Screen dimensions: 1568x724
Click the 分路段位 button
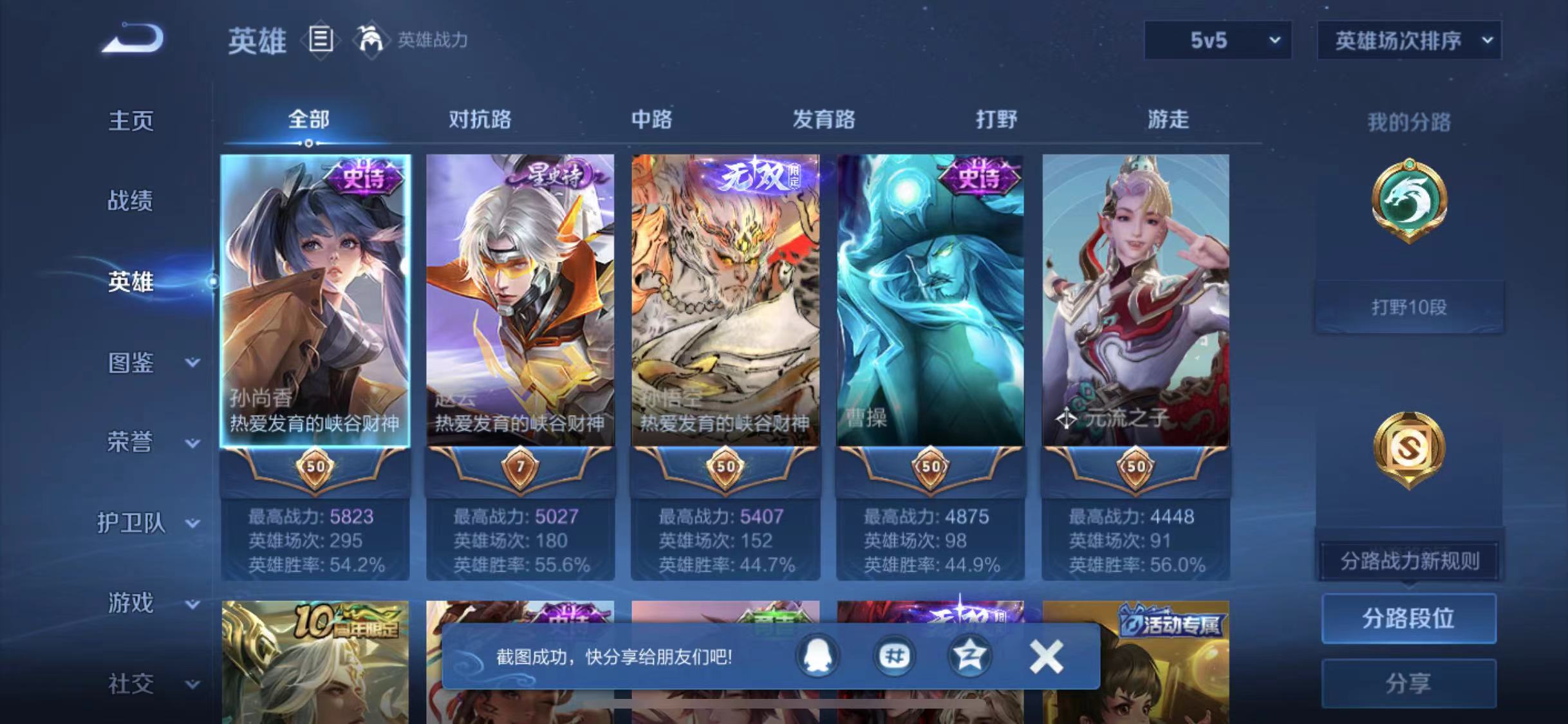pyautogui.click(x=1408, y=618)
